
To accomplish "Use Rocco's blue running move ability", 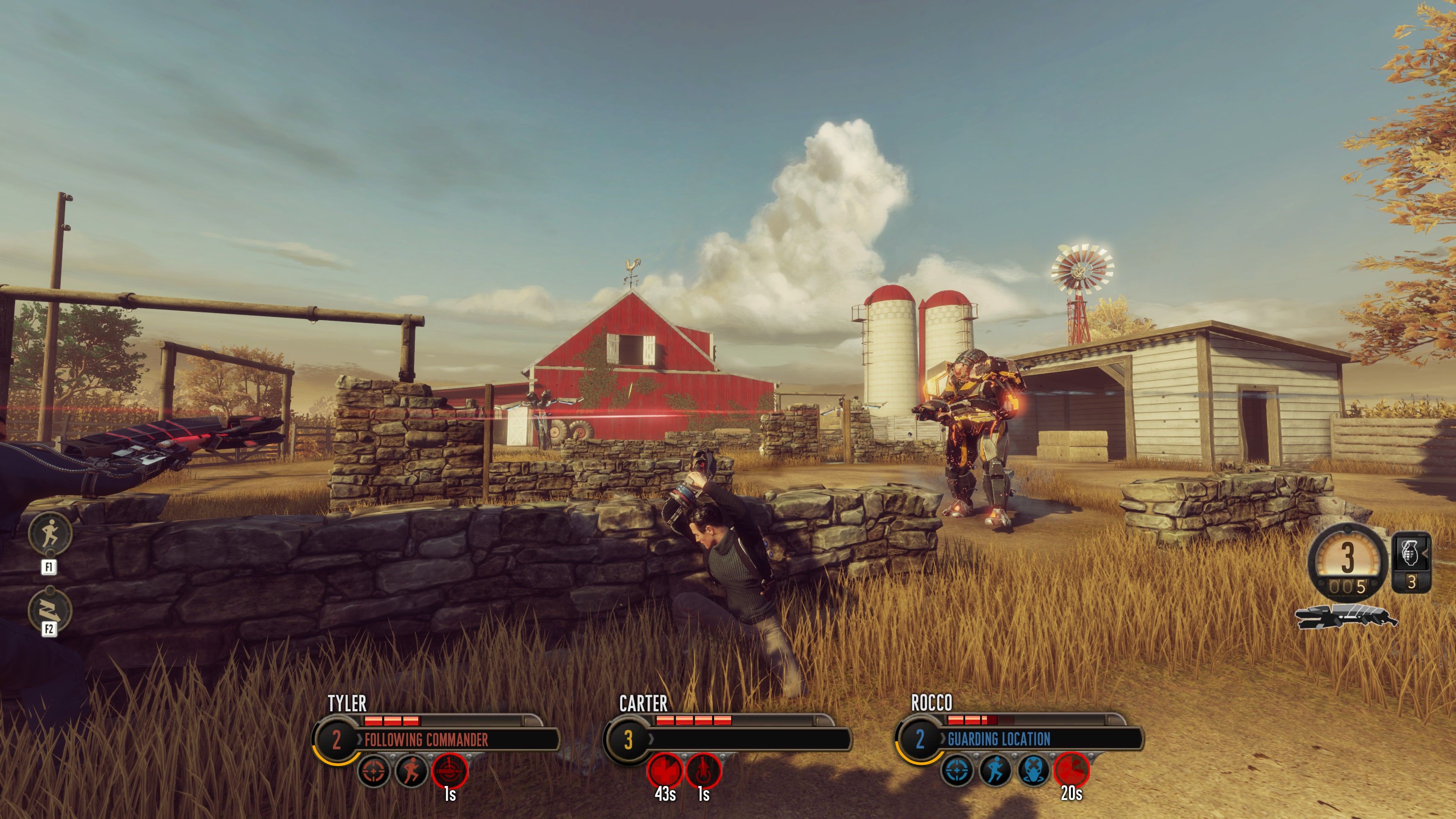I will tap(995, 770).
